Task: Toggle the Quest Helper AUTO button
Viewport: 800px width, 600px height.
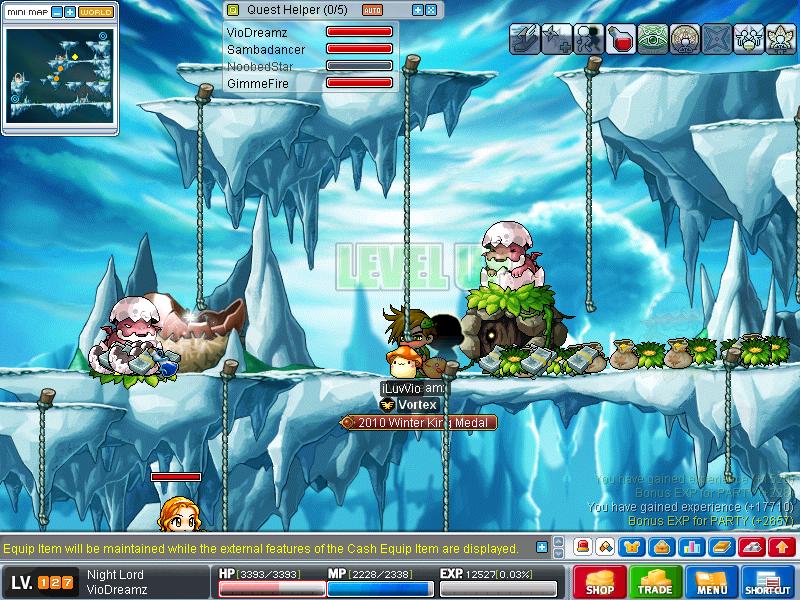Action: (x=372, y=10)
